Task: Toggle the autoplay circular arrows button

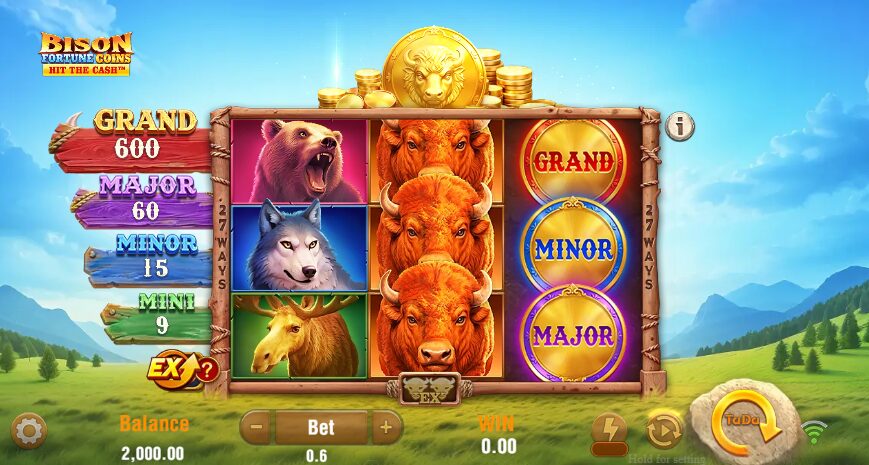Action: tap(663, 430)
